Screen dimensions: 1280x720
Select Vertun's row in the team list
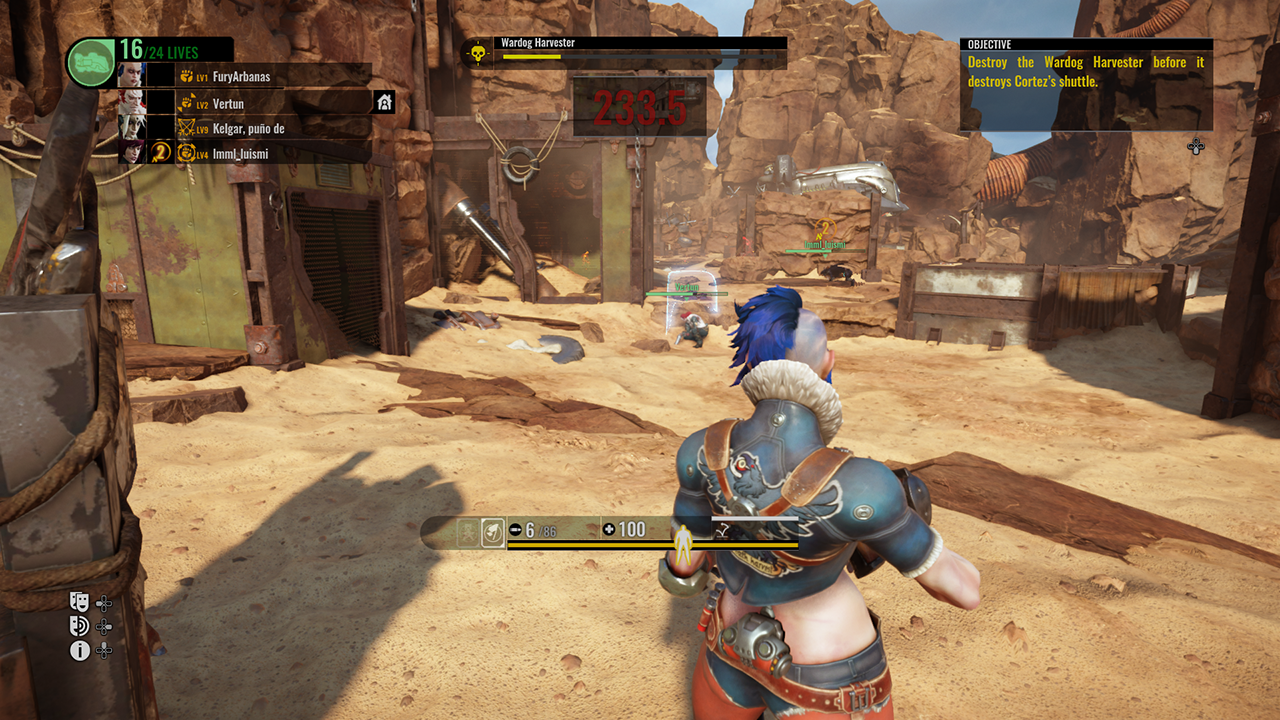pyautogui.click(x=228, y=103)
